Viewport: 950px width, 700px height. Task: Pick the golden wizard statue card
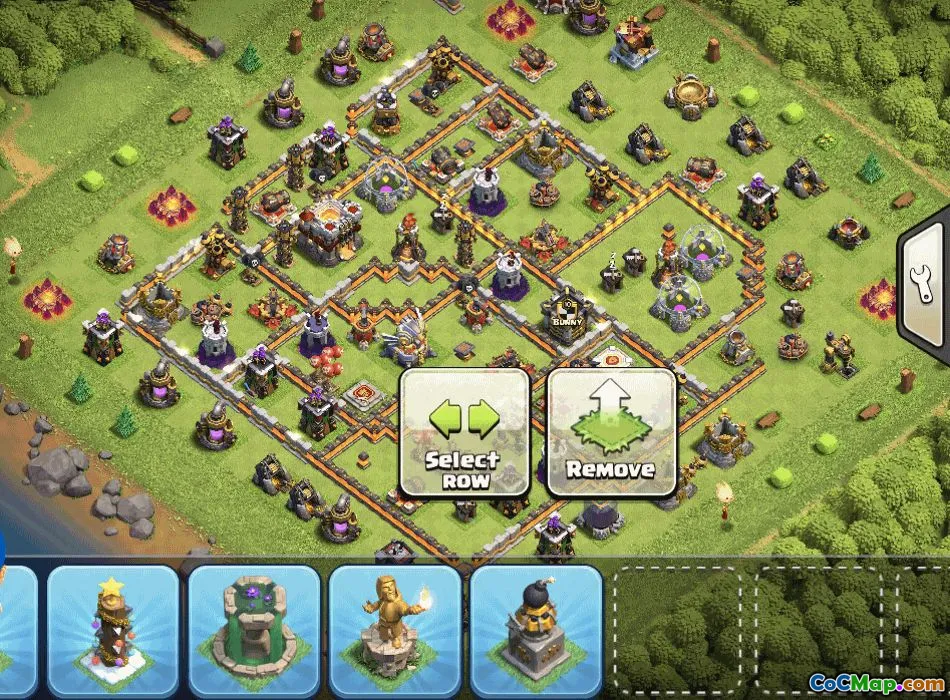[x=394, y=630]
